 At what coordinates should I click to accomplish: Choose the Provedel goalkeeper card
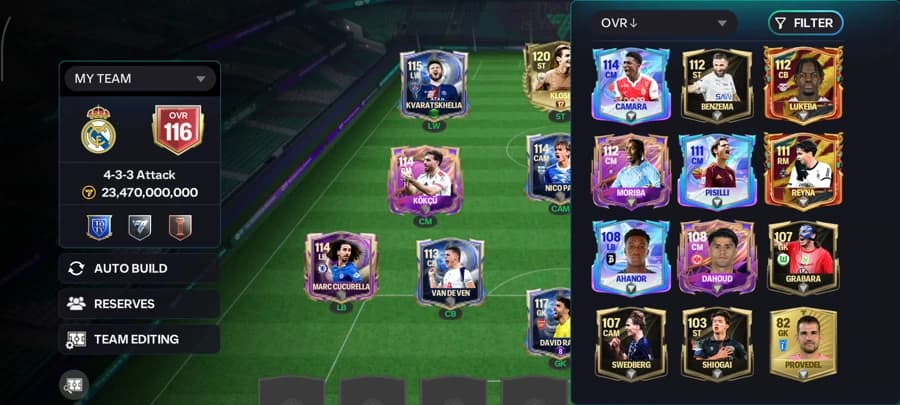[x=802, y=343]
